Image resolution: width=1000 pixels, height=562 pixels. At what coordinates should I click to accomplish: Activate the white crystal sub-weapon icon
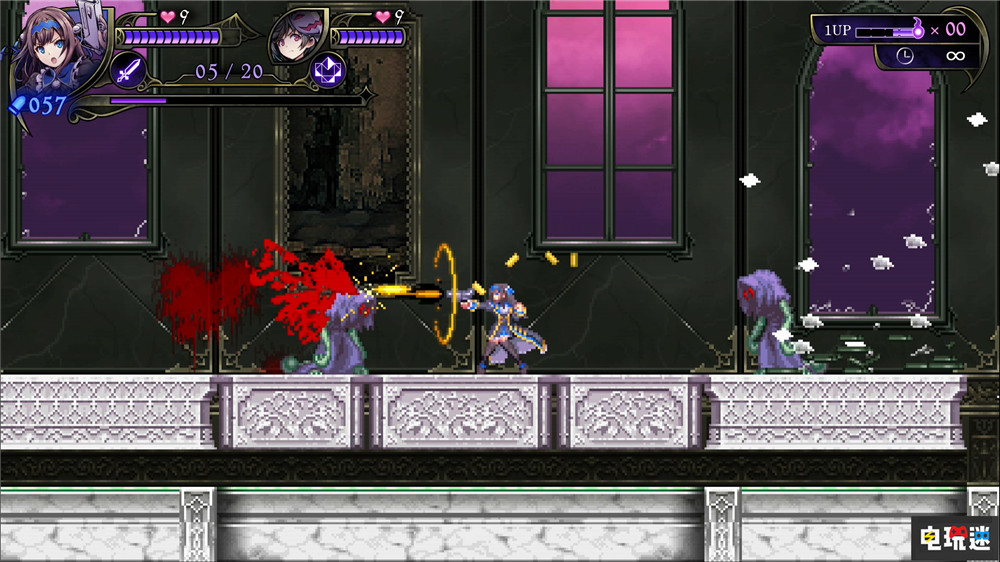click(x=326, y=70)
